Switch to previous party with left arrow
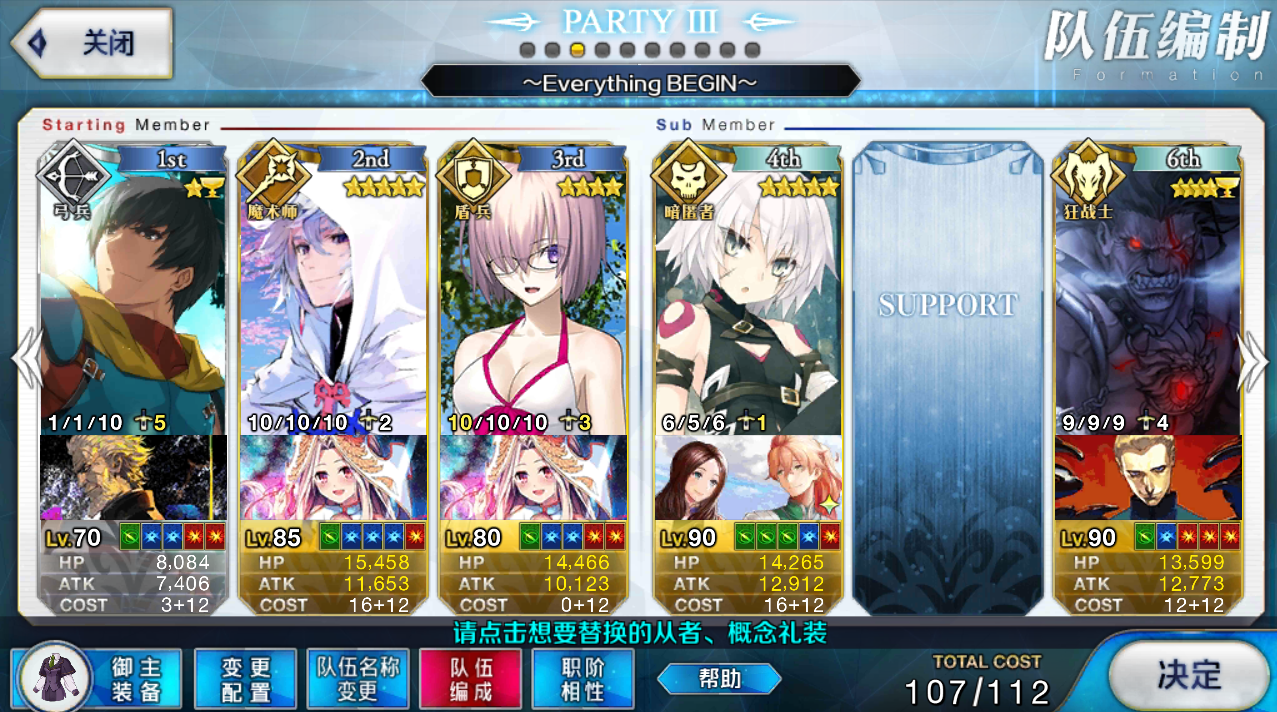This screenshot has width=1277, height=712. coord(24,358)
